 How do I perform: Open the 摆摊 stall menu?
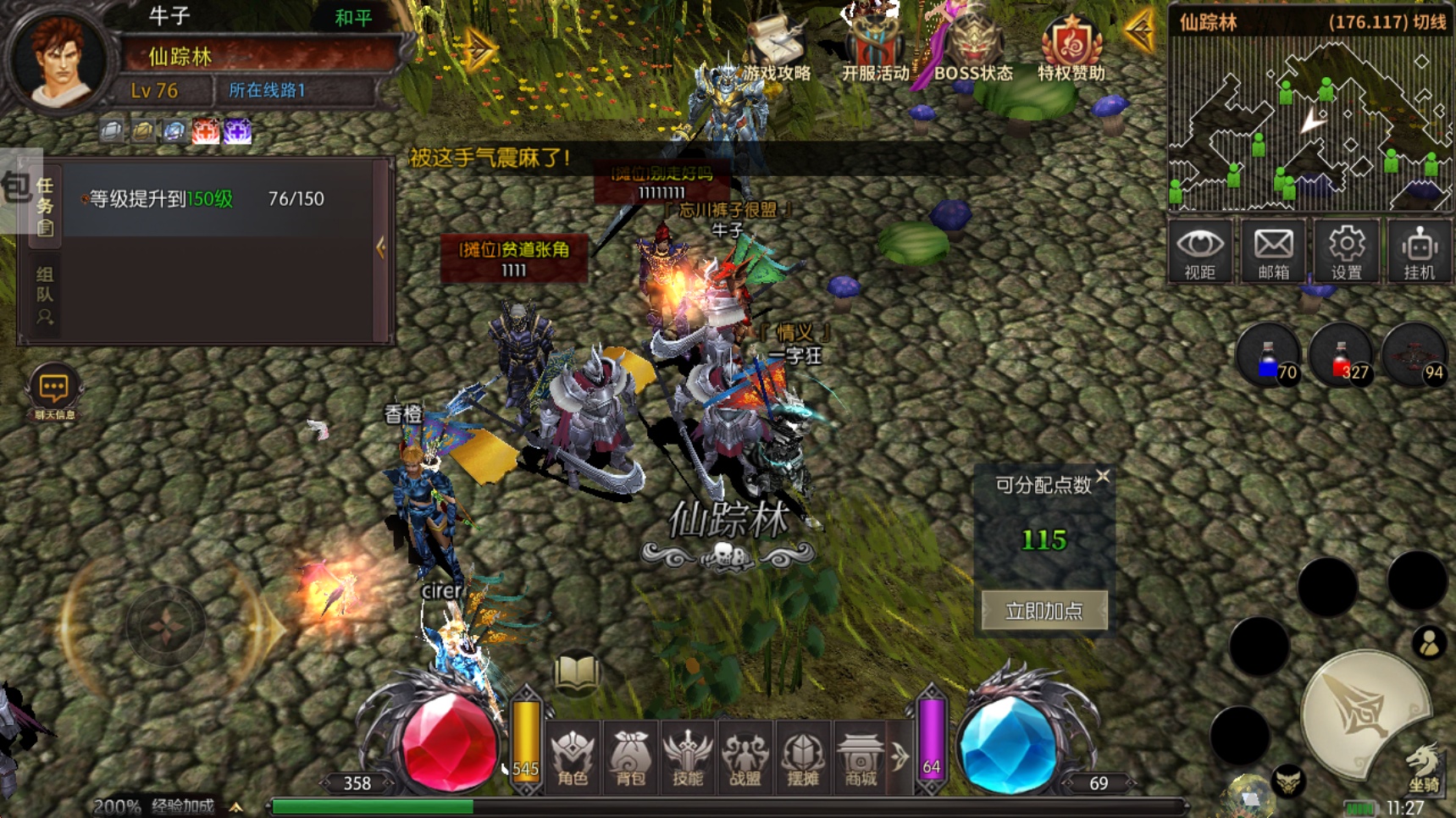coord(803,756)
